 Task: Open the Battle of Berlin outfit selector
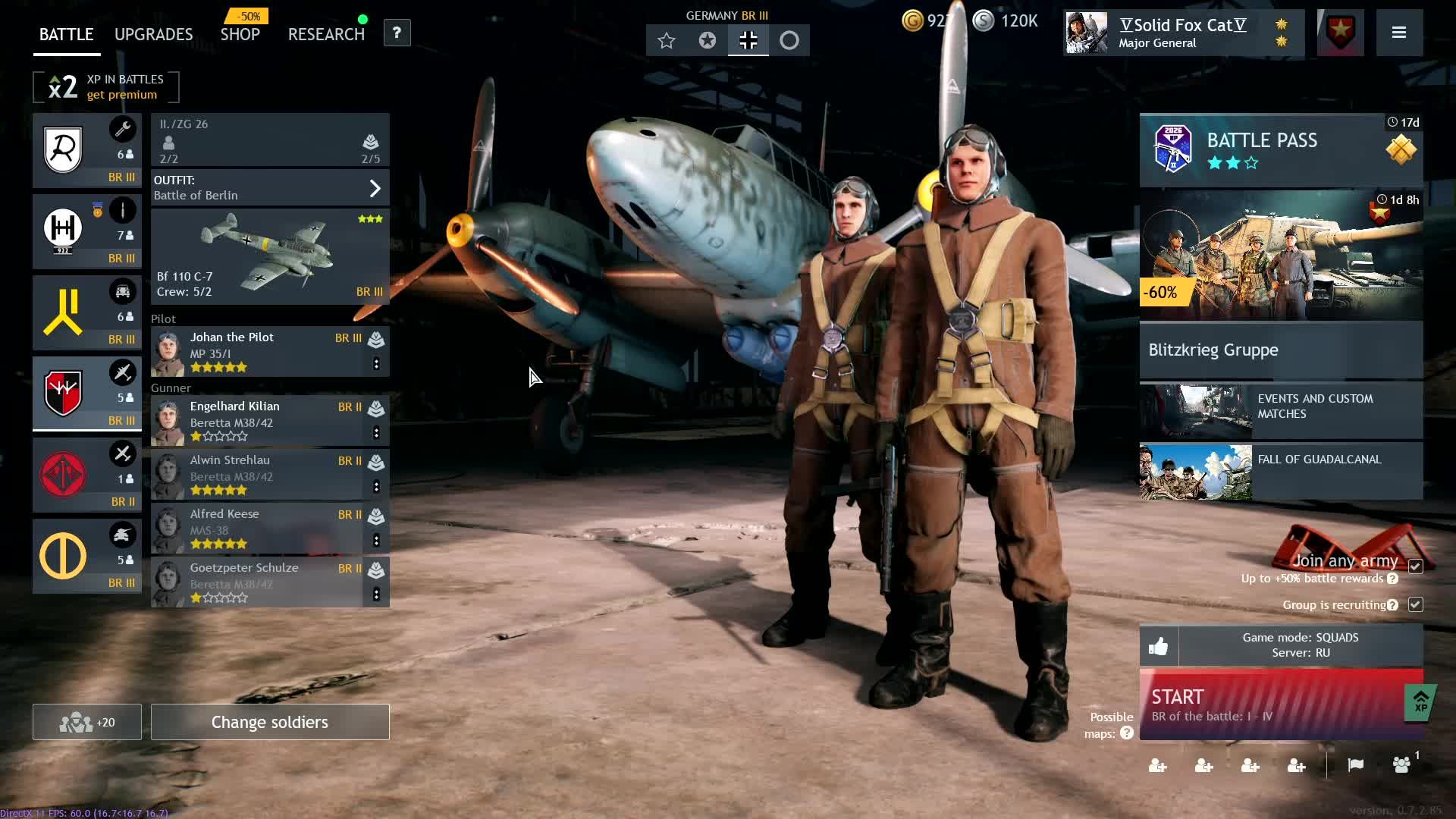point(270,188)
